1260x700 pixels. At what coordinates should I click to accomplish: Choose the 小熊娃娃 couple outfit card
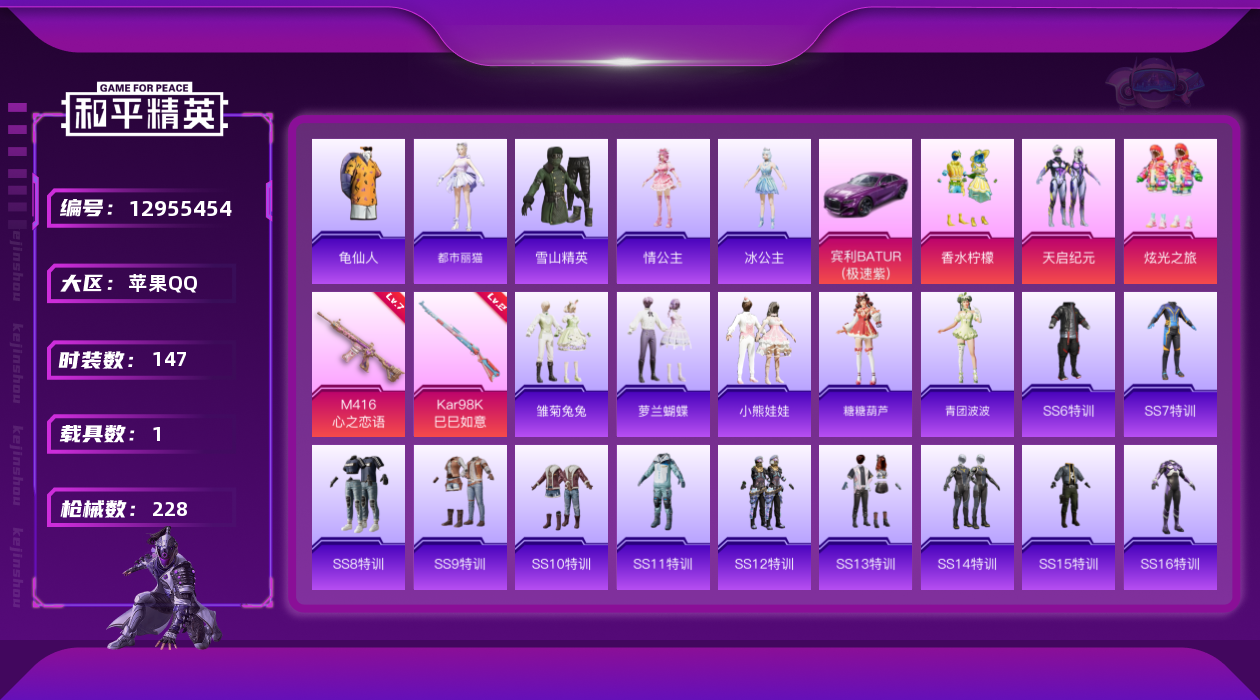[x=764, y=364]
